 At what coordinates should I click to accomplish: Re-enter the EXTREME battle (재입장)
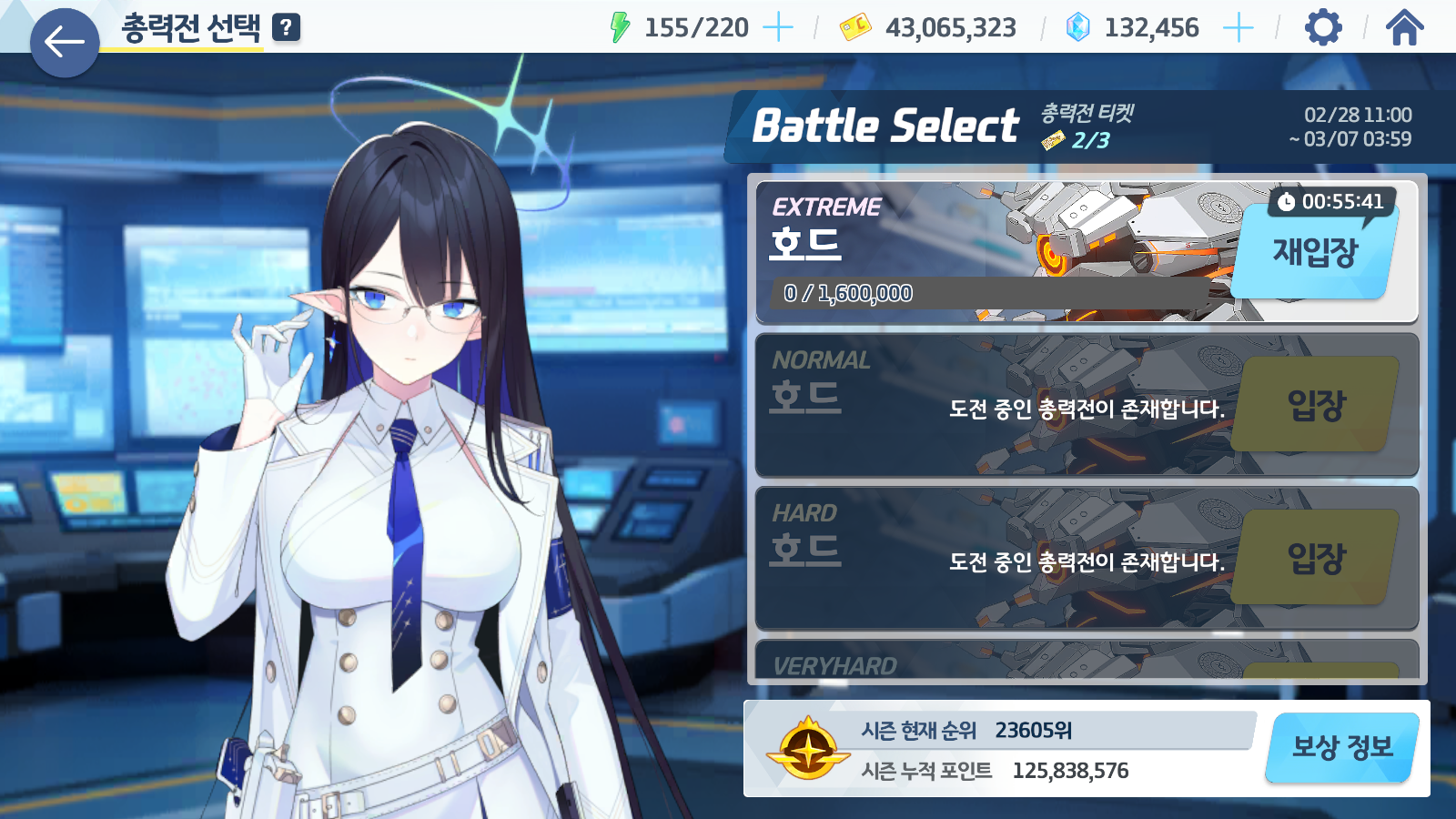point(1315,252)
